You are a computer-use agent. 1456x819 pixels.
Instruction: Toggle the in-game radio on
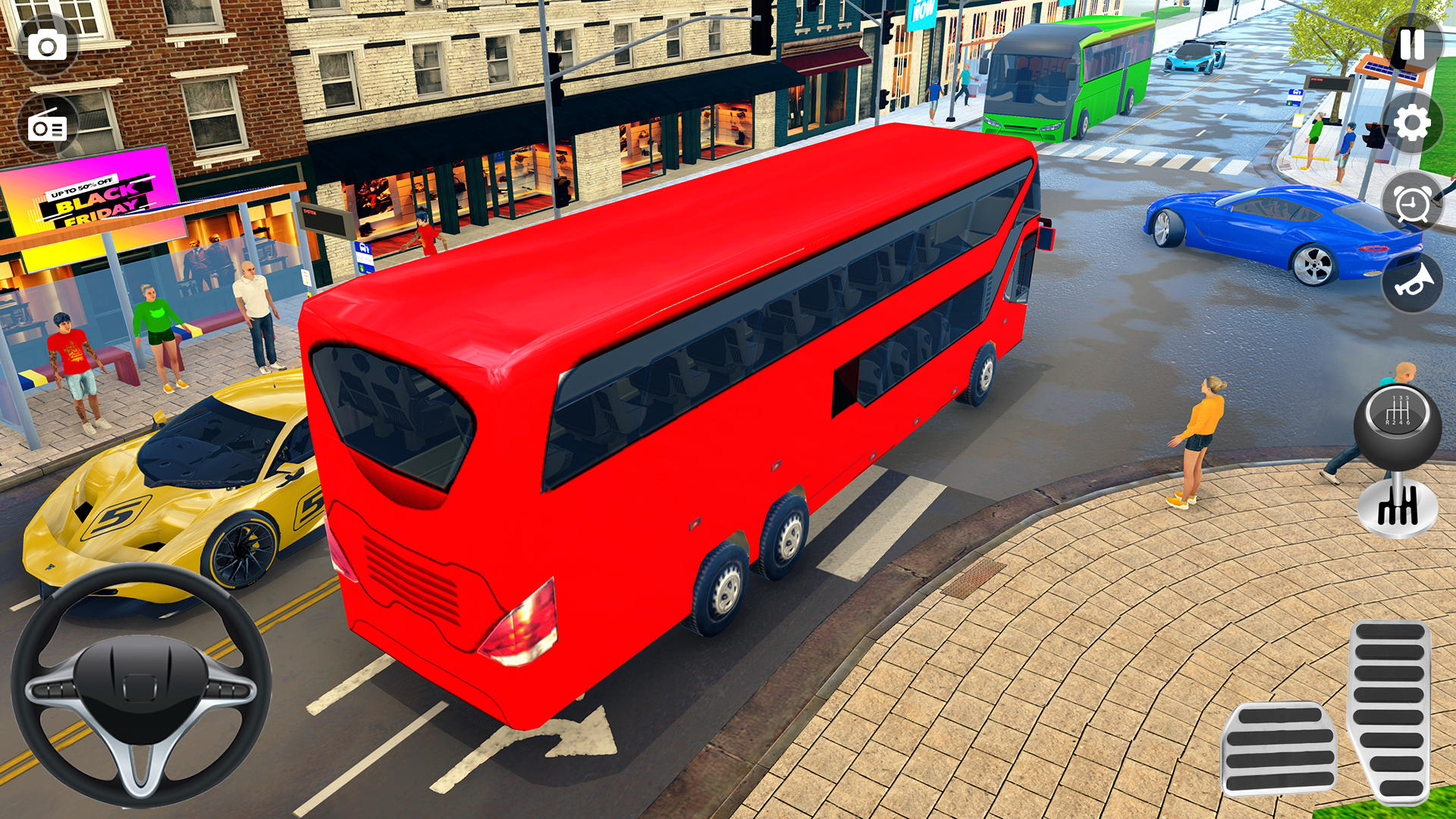[x=47, y=126]
